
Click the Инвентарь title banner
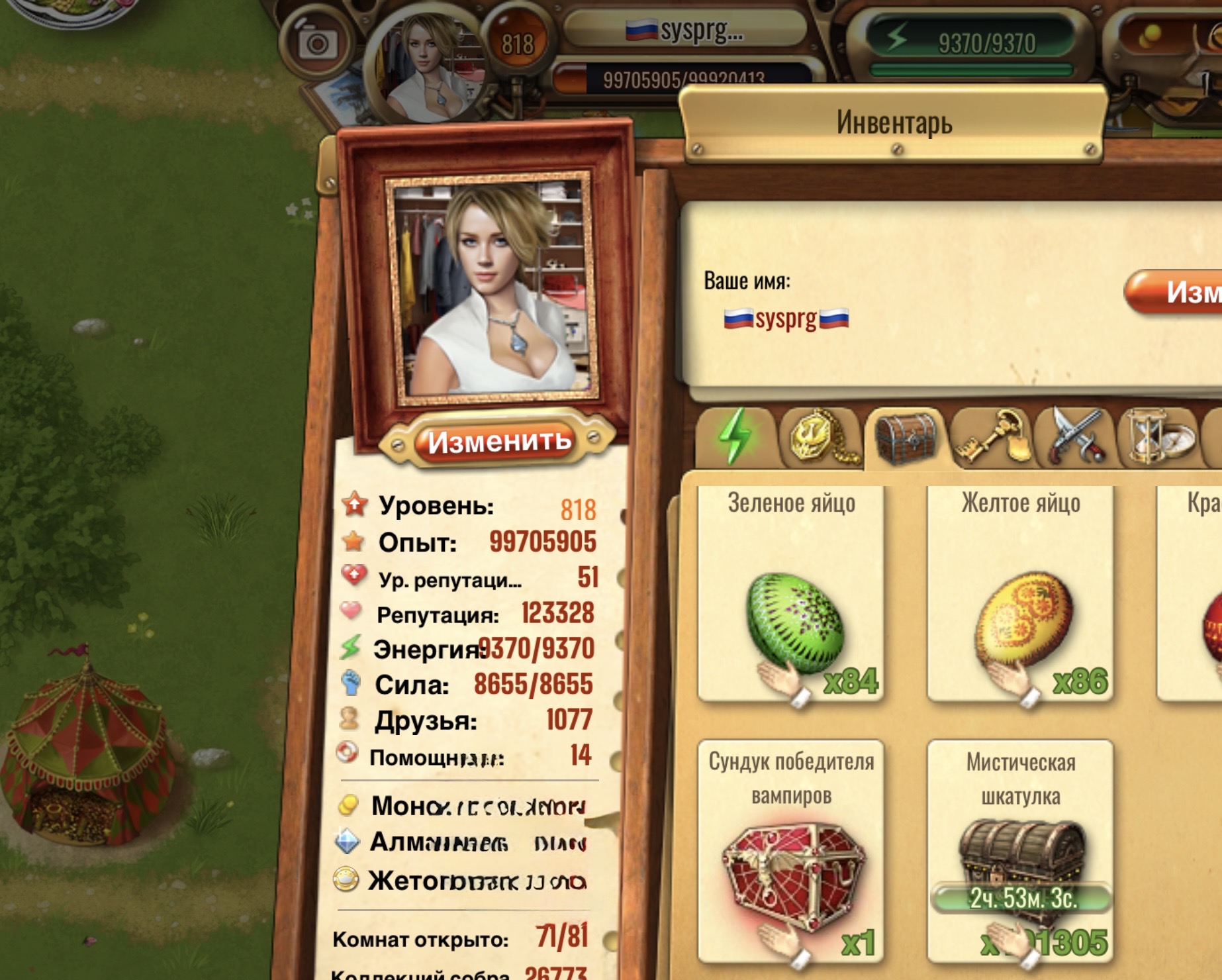[894, 124]
